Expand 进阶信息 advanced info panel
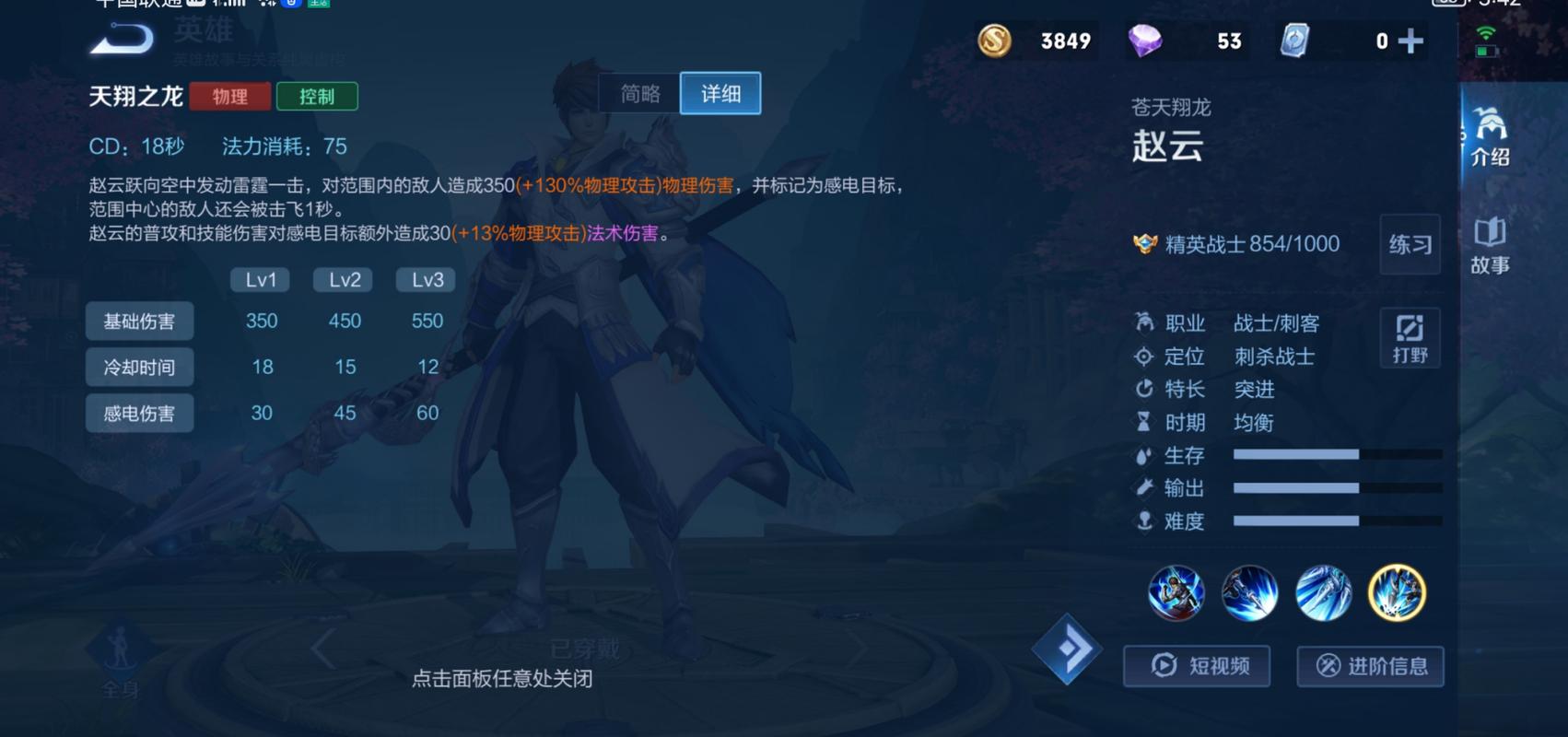 (1370, 666)
